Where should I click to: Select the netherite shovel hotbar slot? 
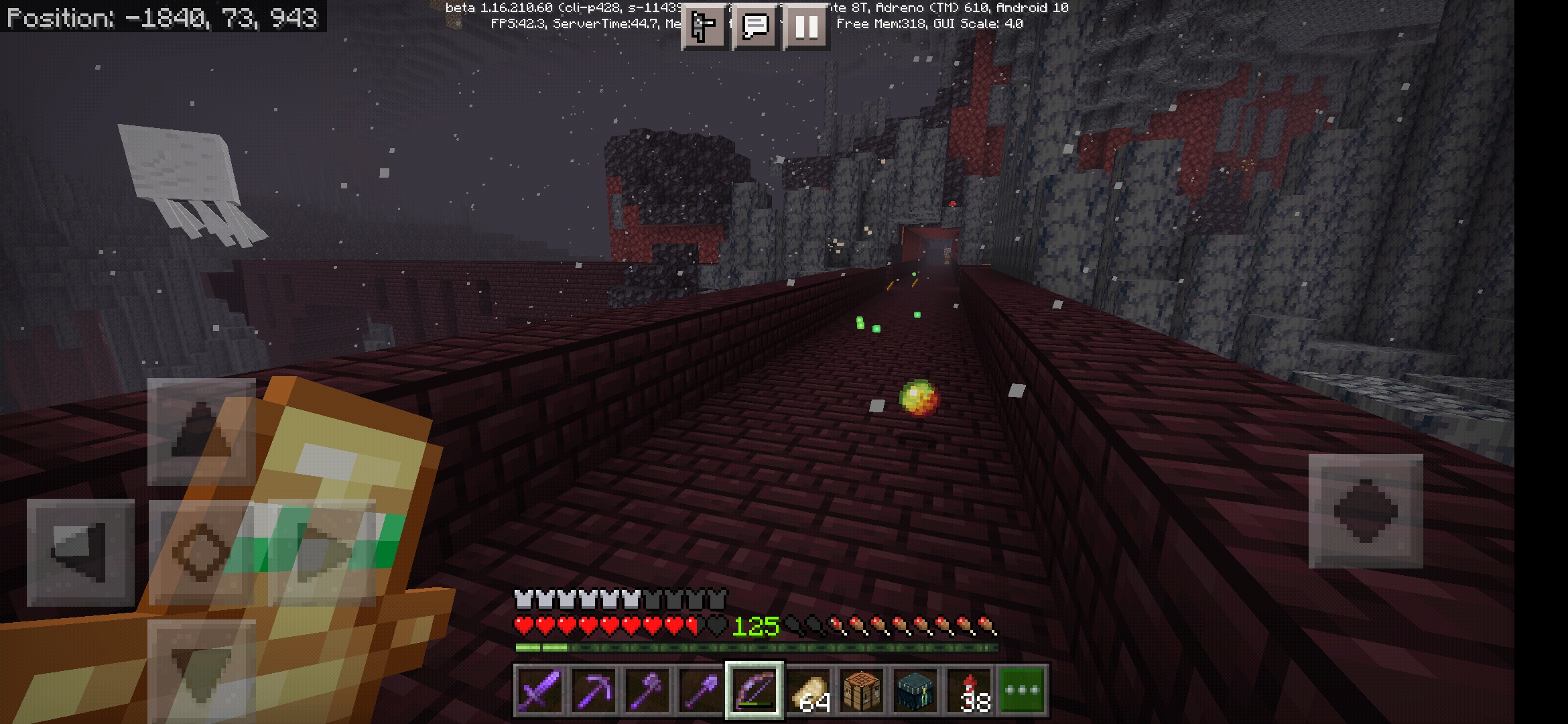(701, 690)
